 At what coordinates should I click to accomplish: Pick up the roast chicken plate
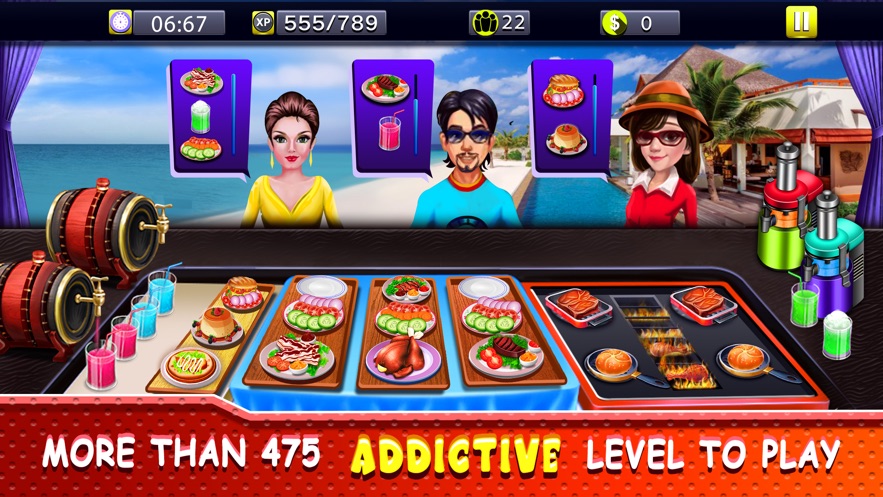[x=400, y=353]
